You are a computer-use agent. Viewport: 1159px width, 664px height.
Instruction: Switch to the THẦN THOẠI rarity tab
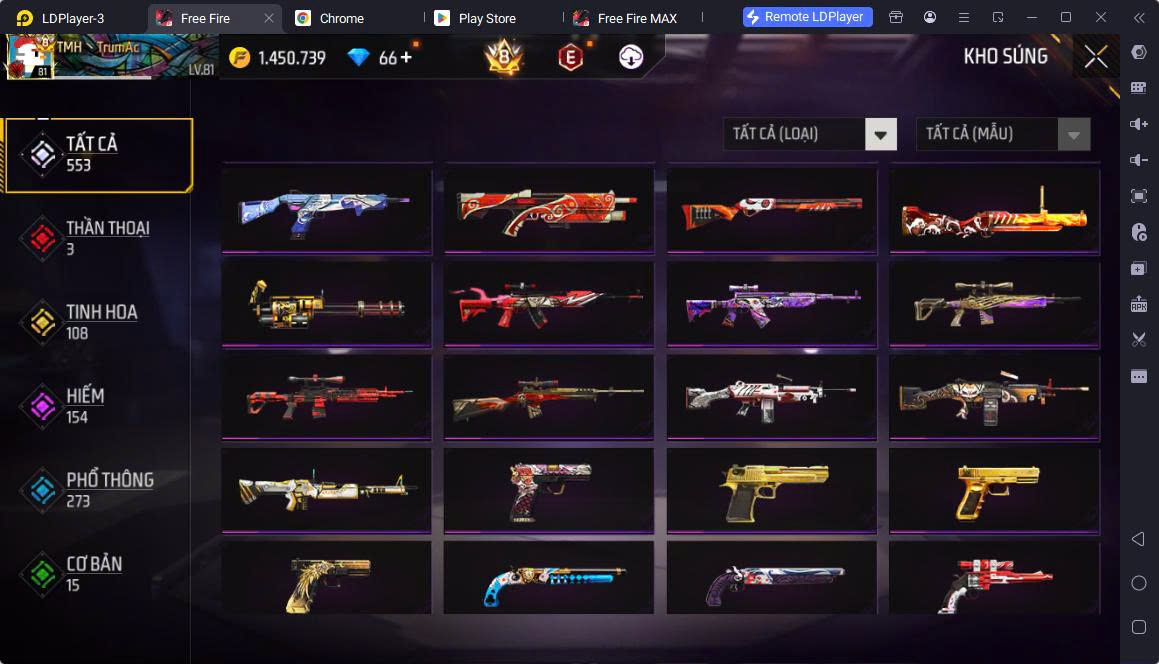(x=98, y=238)
